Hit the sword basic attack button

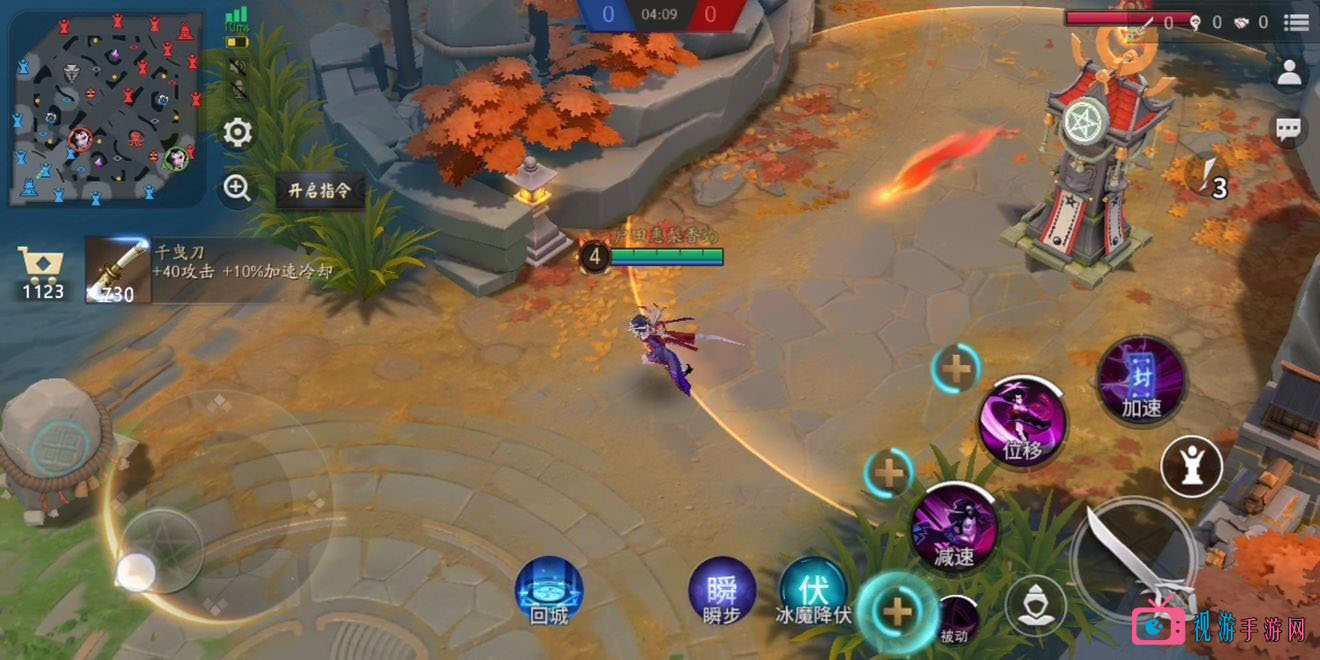point(1134,560)
